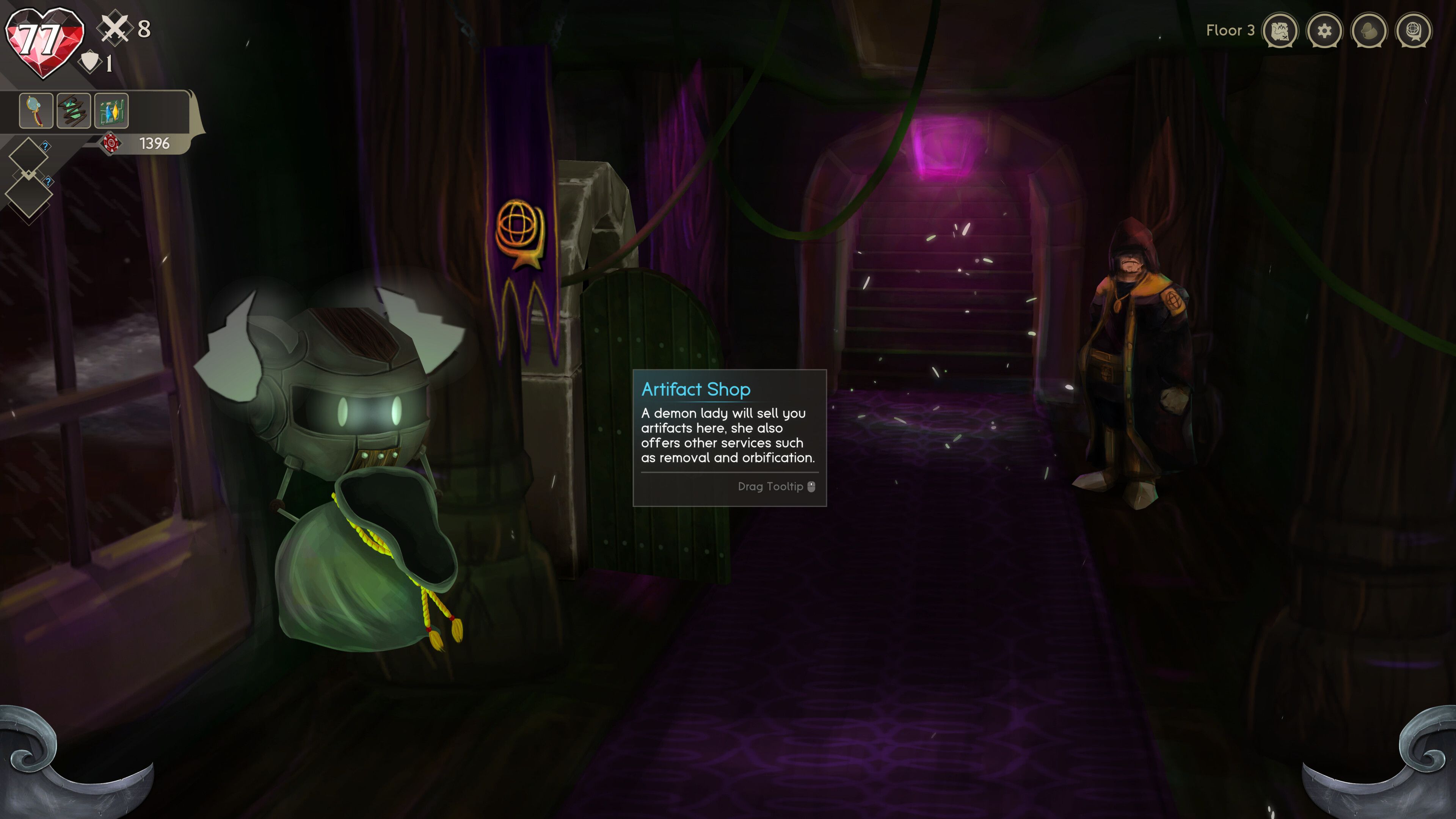Screen dimensions: 1456x819
Task: Click the Artifact Shop tooltip title
Action: 695,389
